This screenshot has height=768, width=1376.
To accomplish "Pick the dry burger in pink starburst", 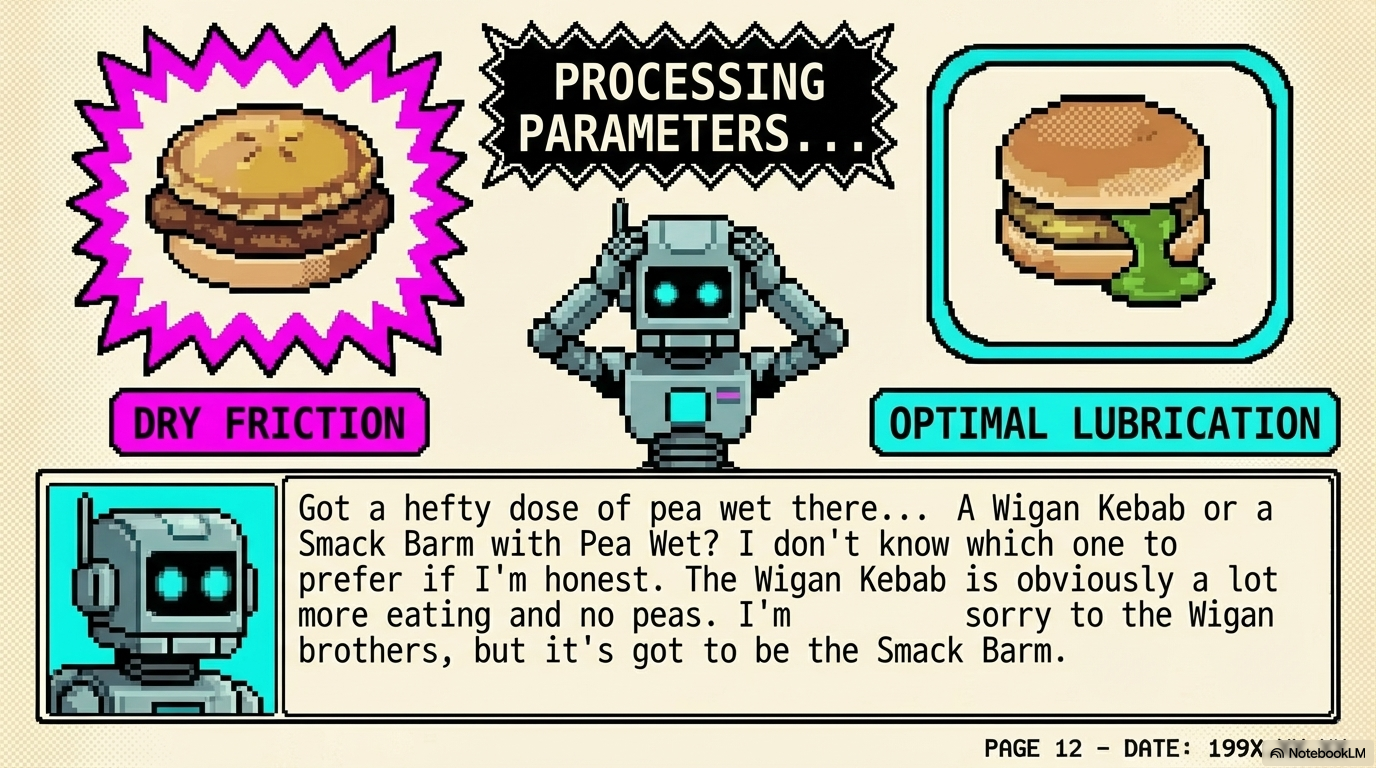I will pyautogui.click(x=268, y=195).
